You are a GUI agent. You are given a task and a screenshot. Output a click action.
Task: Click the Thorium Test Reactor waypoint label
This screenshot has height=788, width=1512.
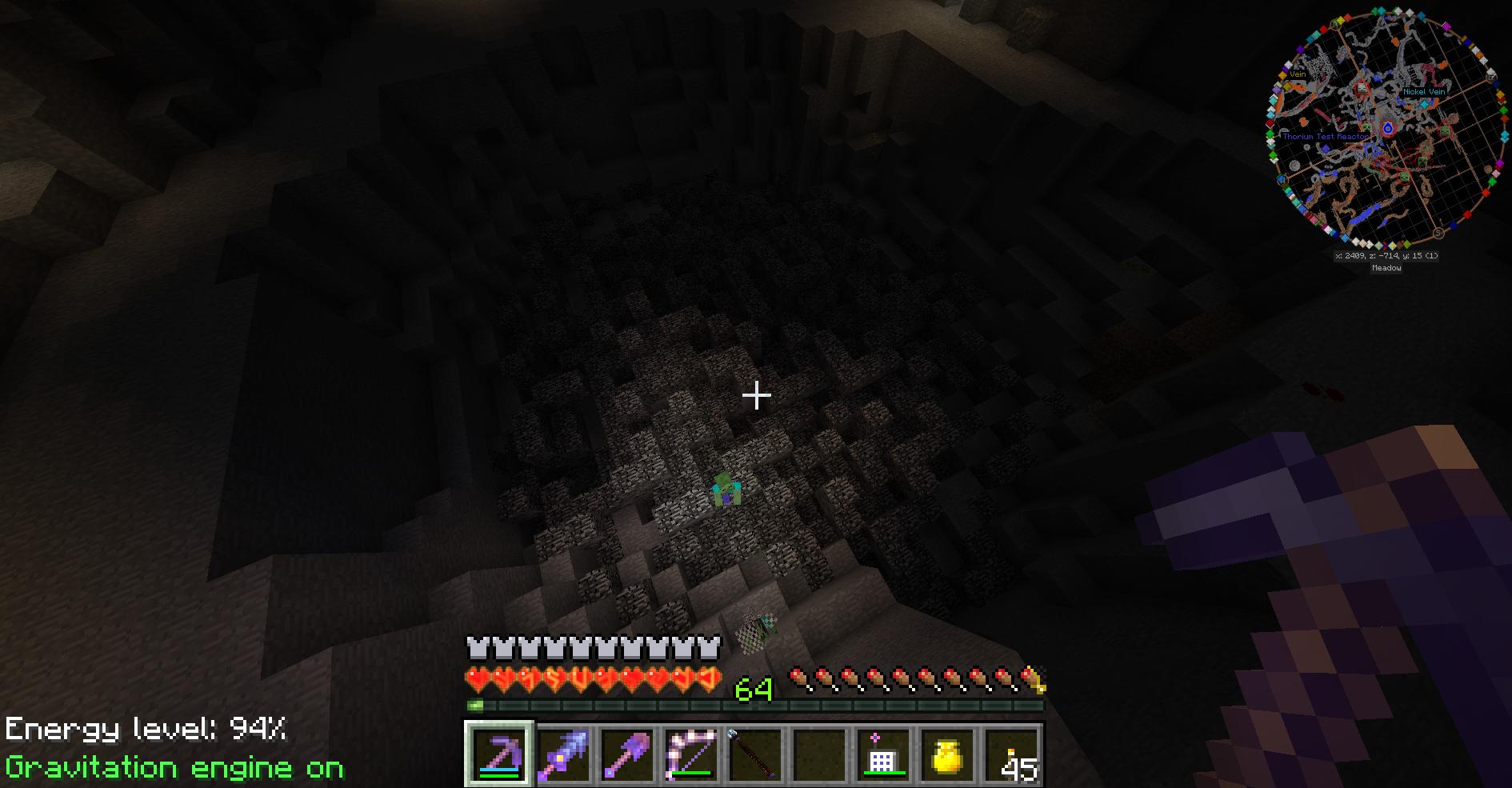pos(1325,137)
